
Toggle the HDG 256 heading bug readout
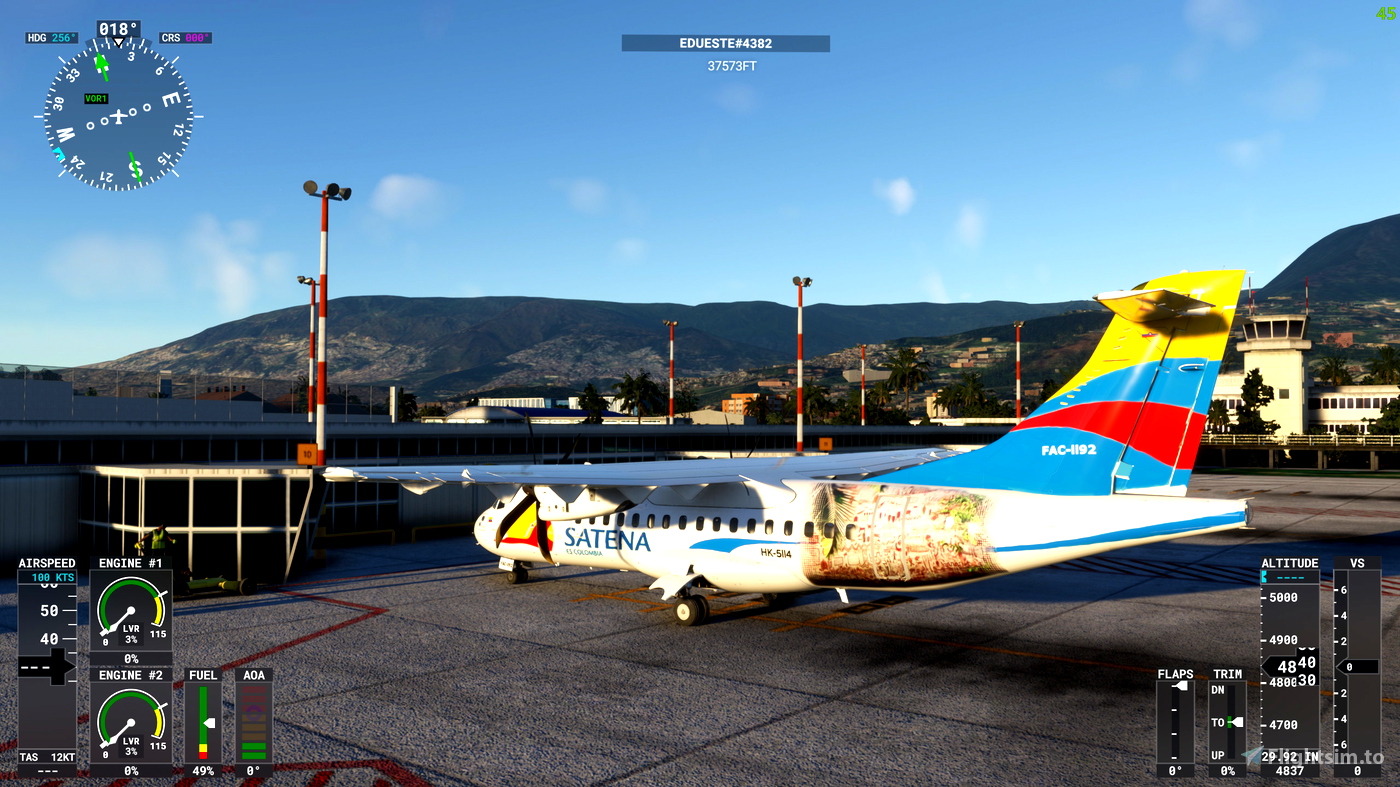51,36
